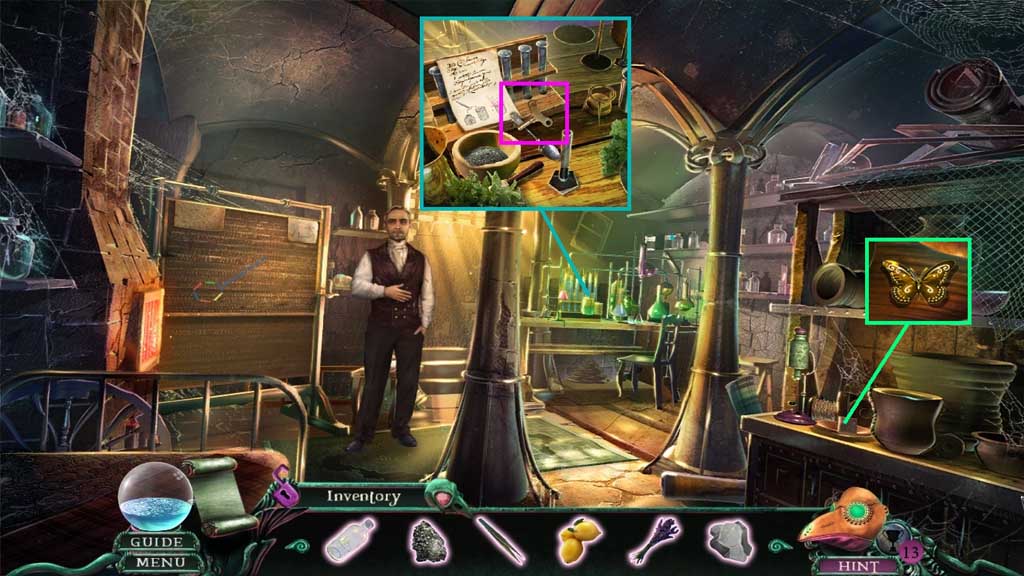
Task: Select the dark coal lump item
Action: pos(426,540)
